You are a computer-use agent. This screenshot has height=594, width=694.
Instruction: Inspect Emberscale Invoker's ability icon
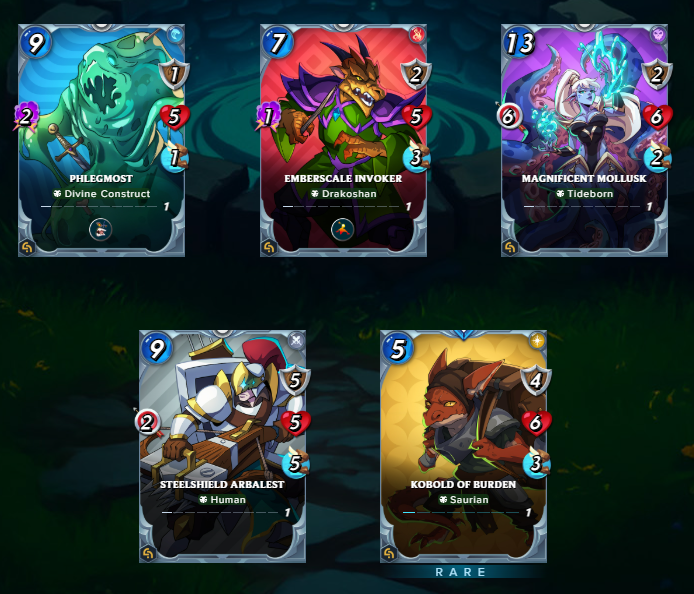point(343,230)
